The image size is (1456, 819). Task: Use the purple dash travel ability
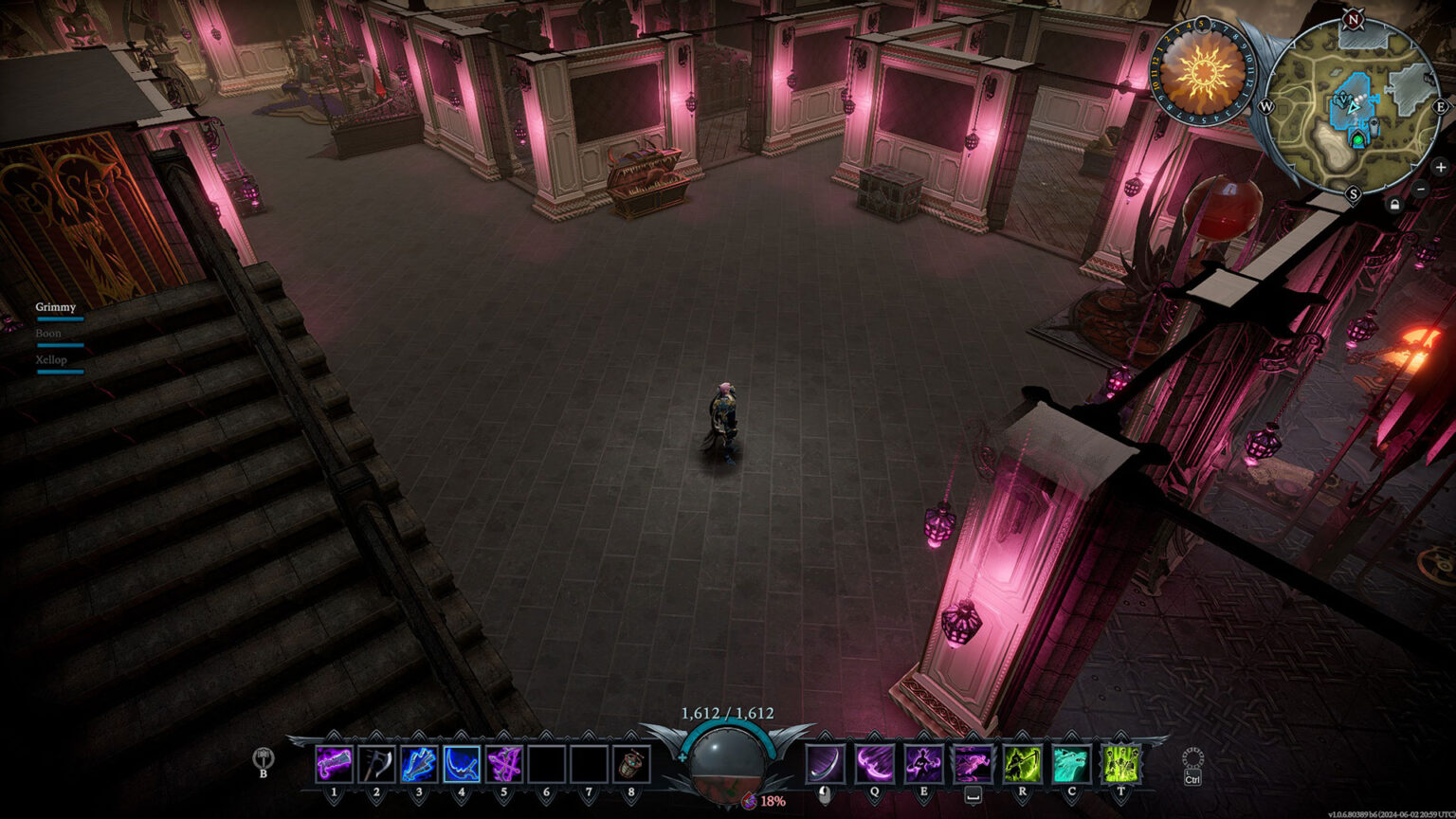(x=973, y=764)
